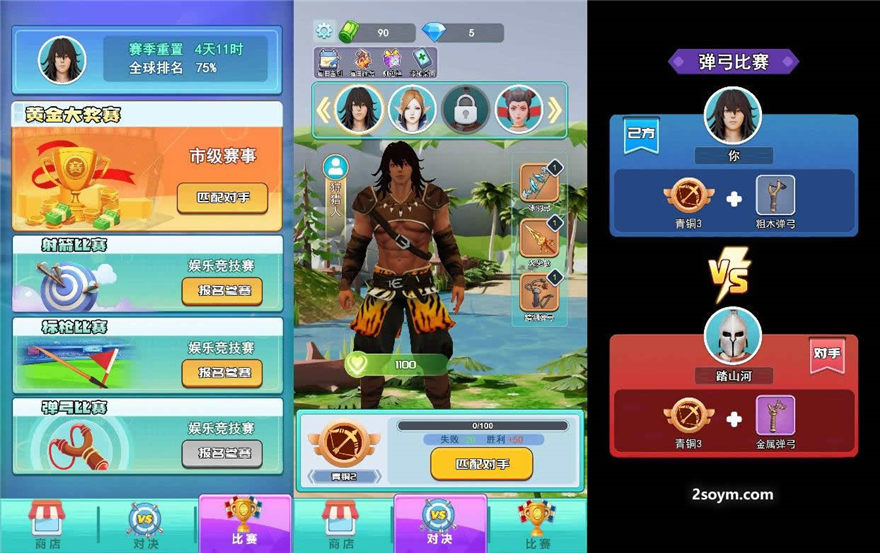Open the settings gear icon

tap(323, 33)
